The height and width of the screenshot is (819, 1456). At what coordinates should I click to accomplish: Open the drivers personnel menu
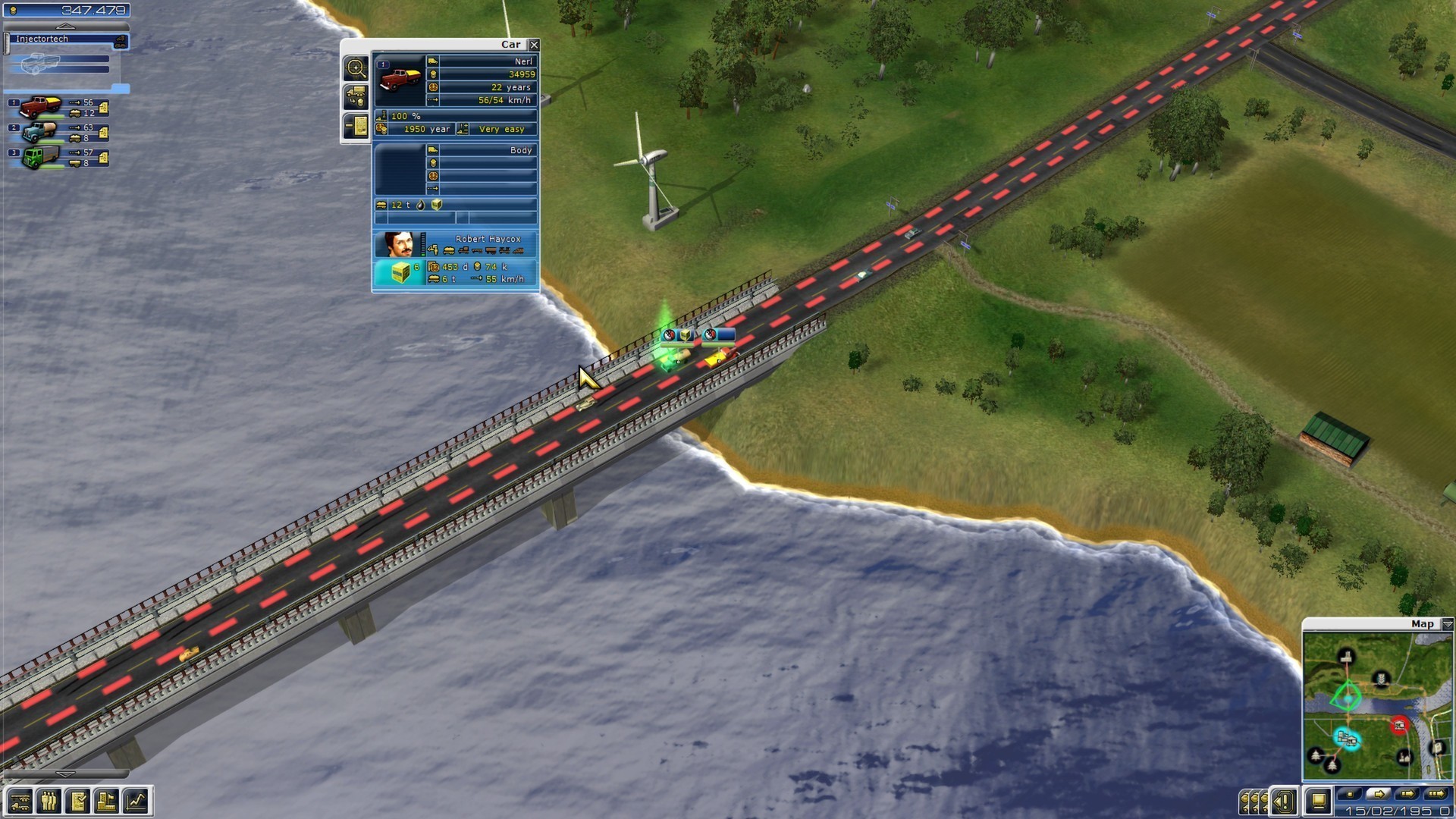pyautogui.click(x=49, y=801)
